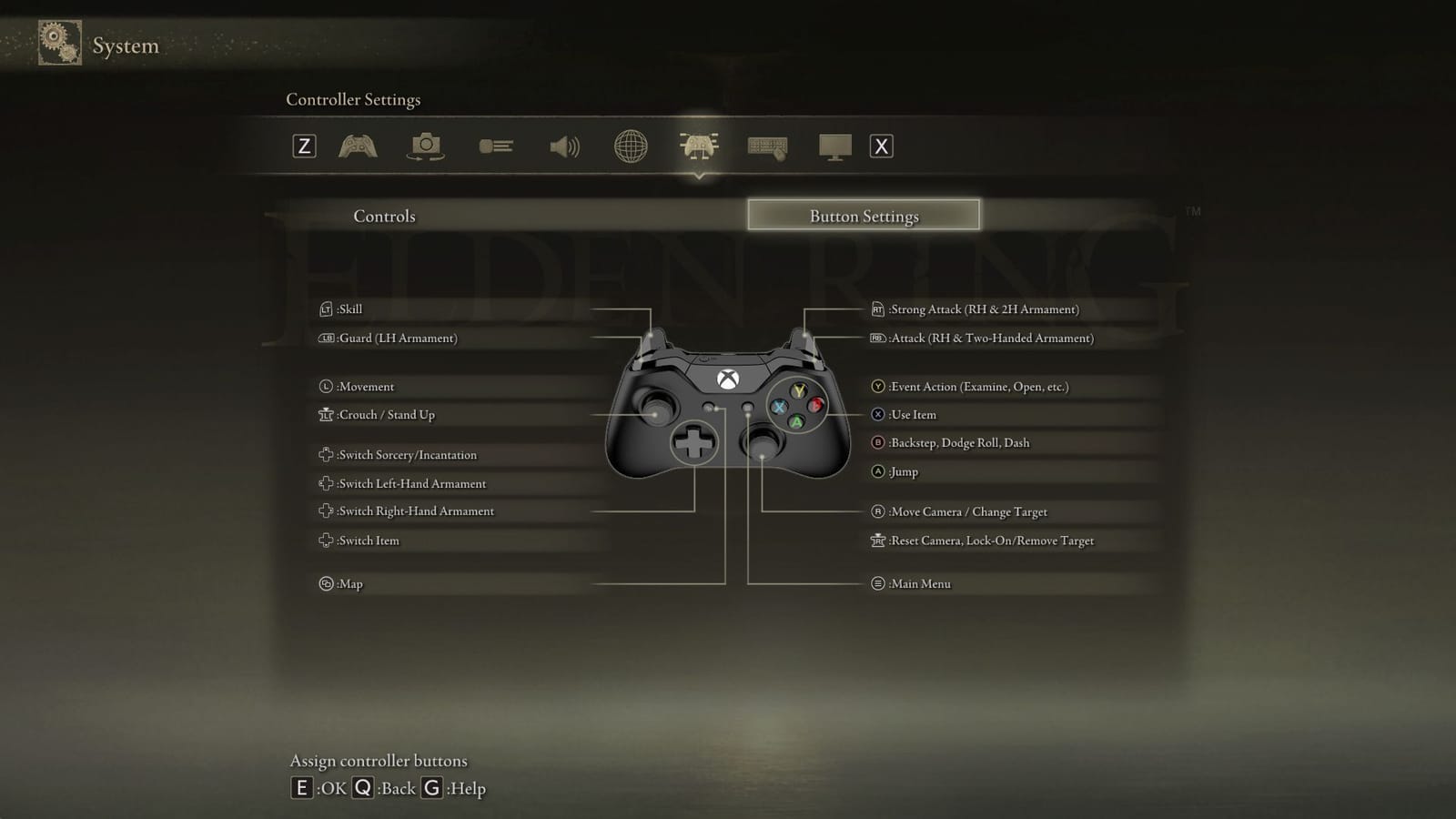Select the Button Settings tab

click(x=864, y=216)
